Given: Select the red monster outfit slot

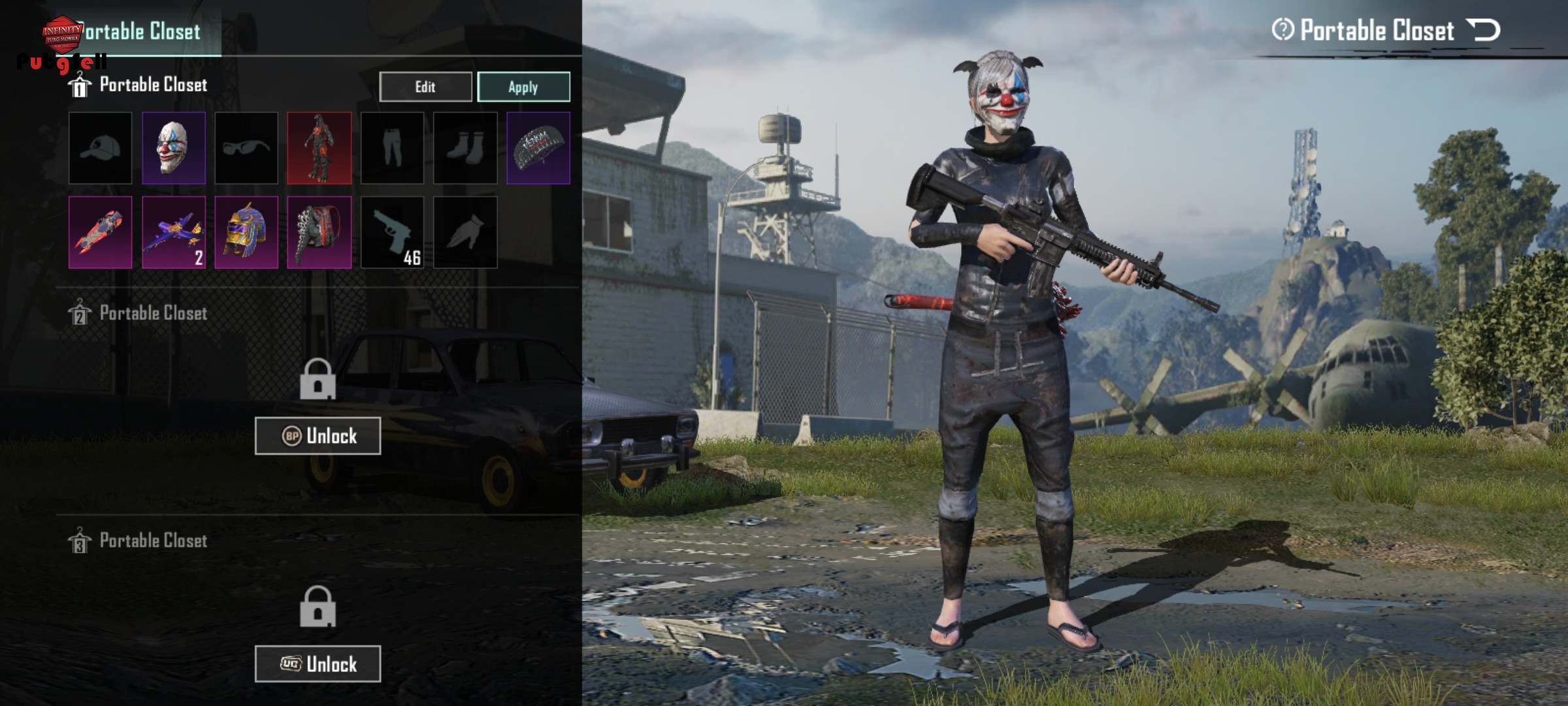Looking at the screenshot, I should (x=319, y=148).
